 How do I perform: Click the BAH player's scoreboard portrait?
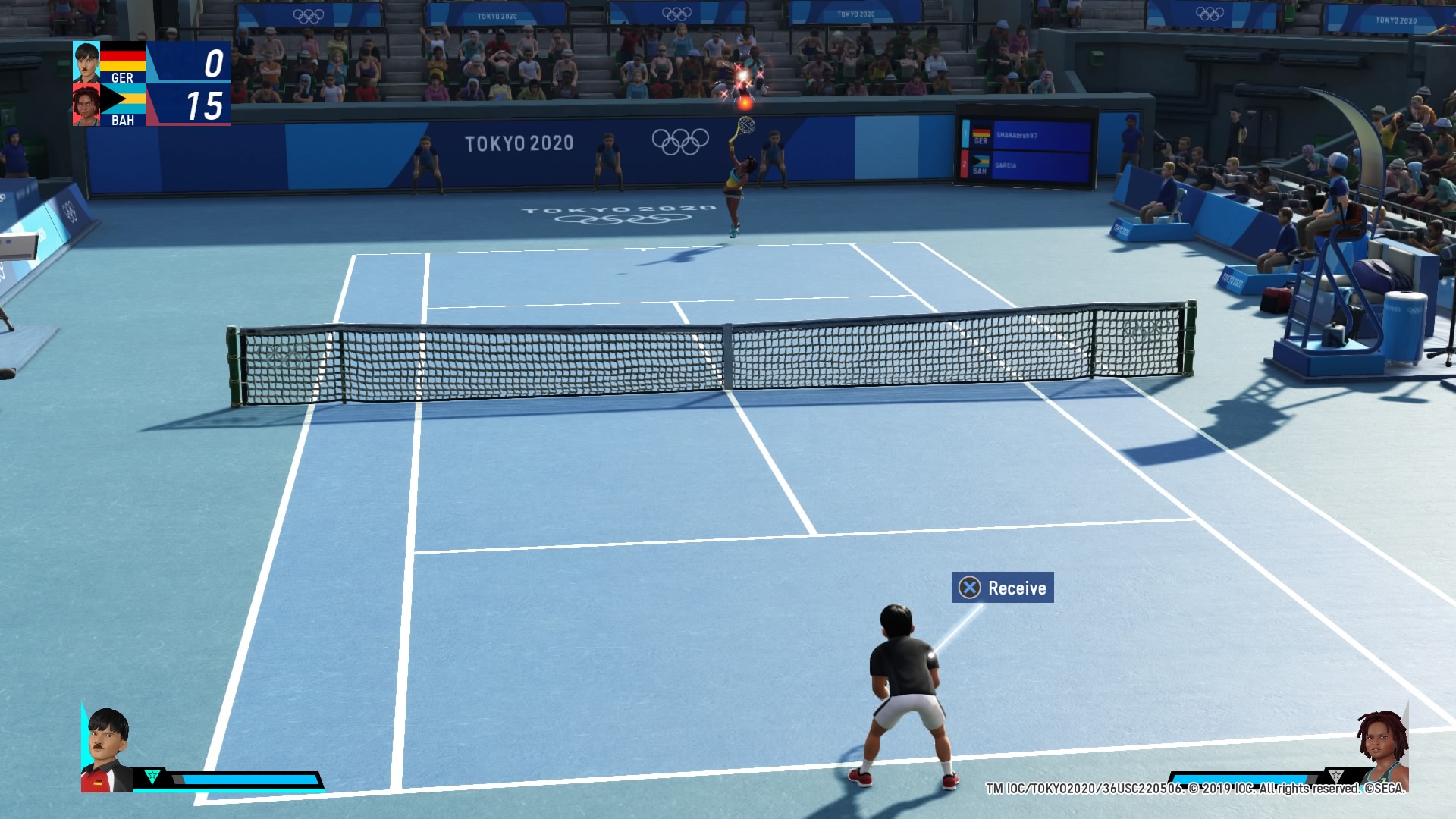click(x=86, y=105)
